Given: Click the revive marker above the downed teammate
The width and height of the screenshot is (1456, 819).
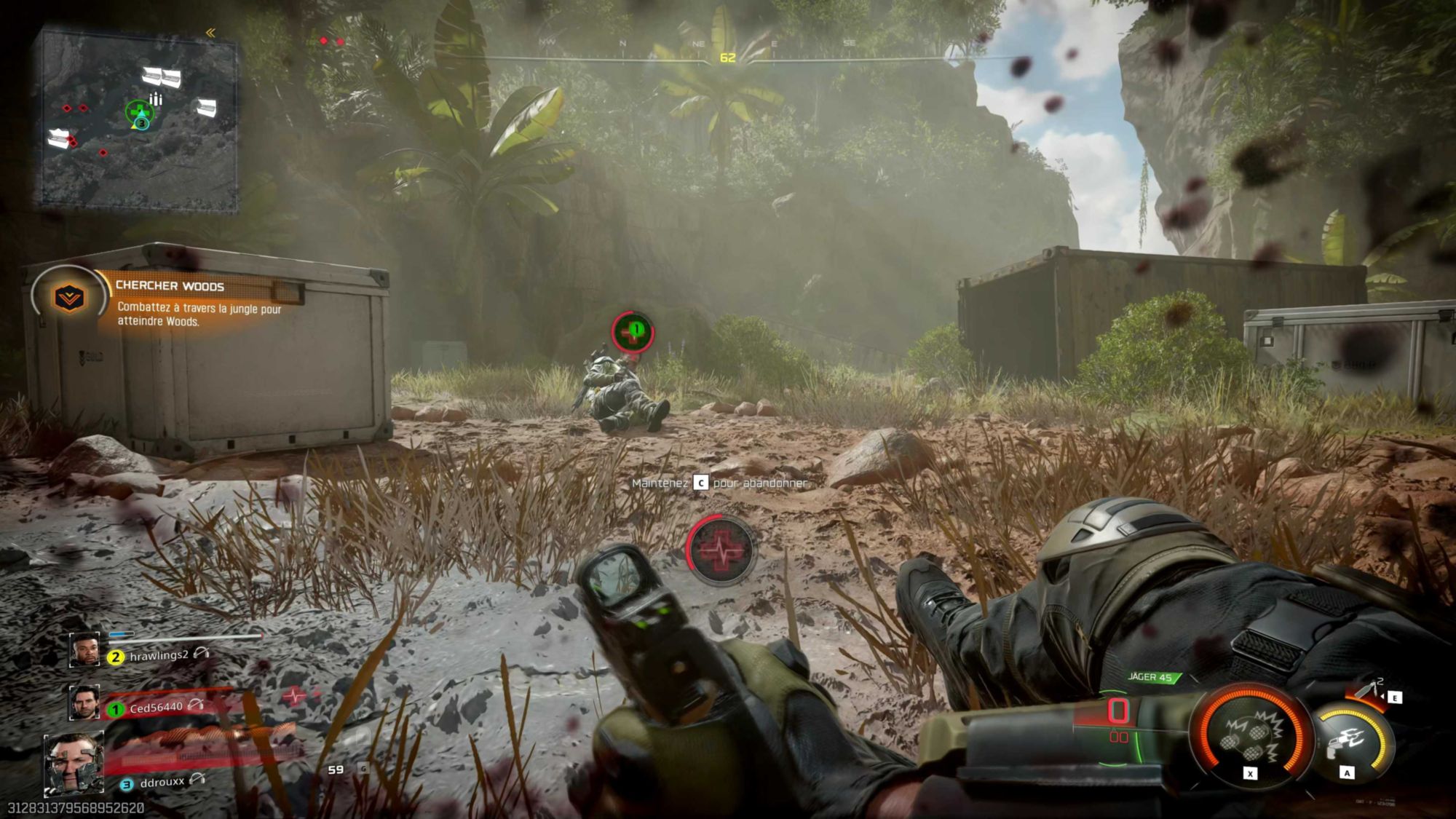Looking at the screenshot, I should [633, 331].
